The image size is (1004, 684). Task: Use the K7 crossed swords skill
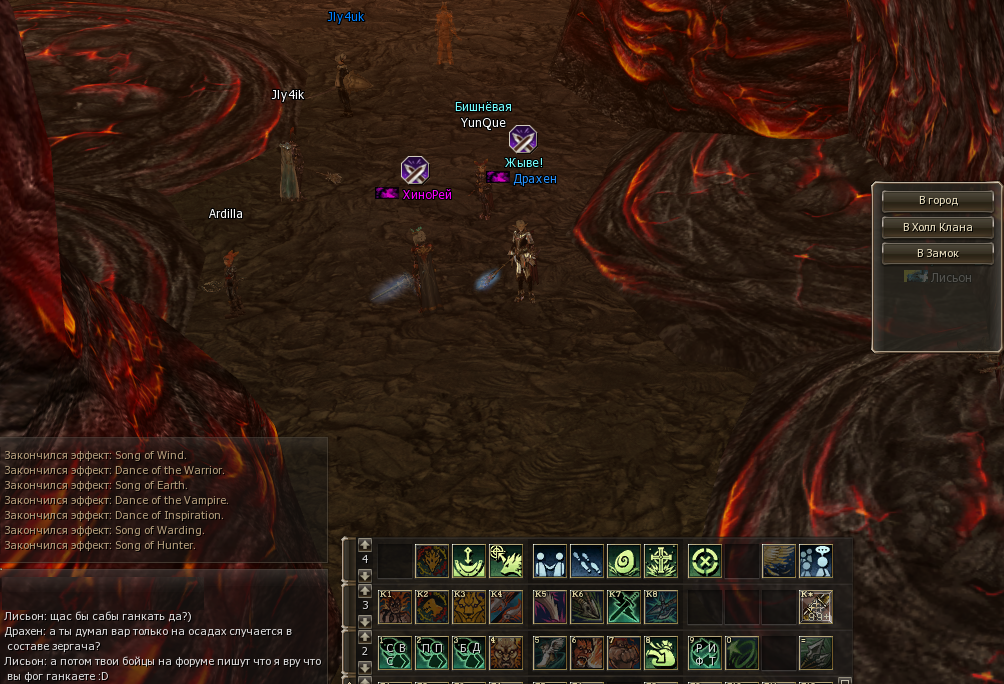point(624,607)
